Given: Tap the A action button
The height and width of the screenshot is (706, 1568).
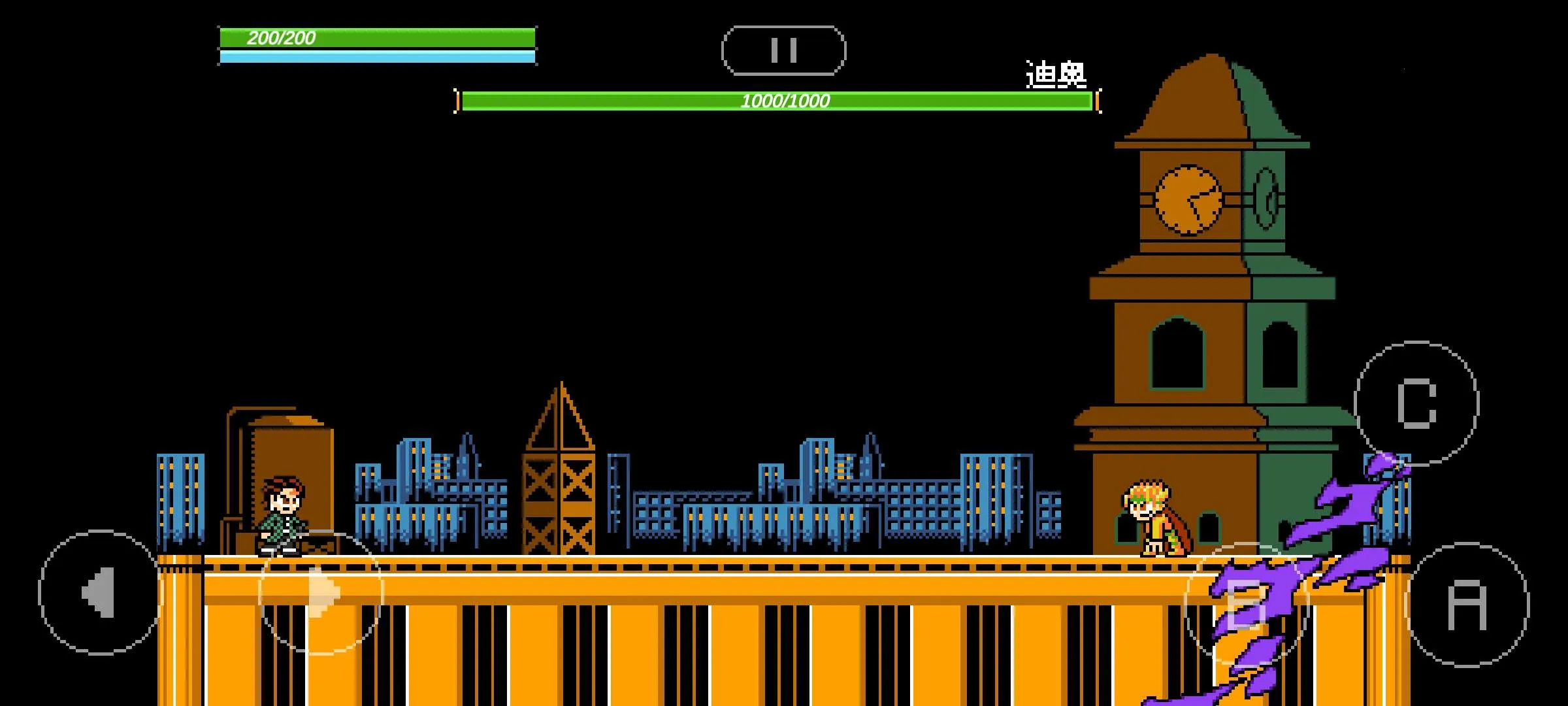Looking at the screenshot, I should [x=1467, y=605].
